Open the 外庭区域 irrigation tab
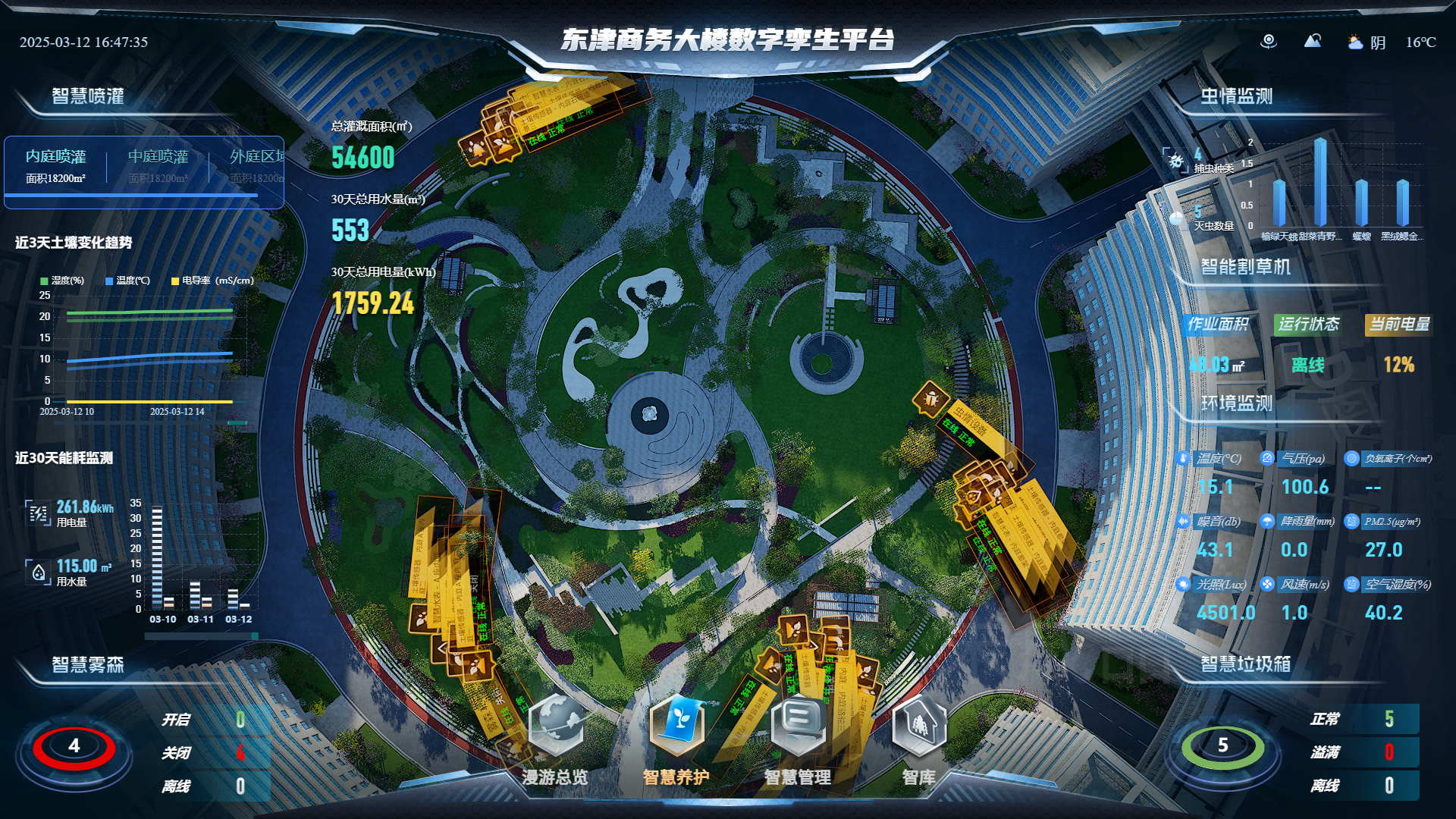 coord(258,165)
